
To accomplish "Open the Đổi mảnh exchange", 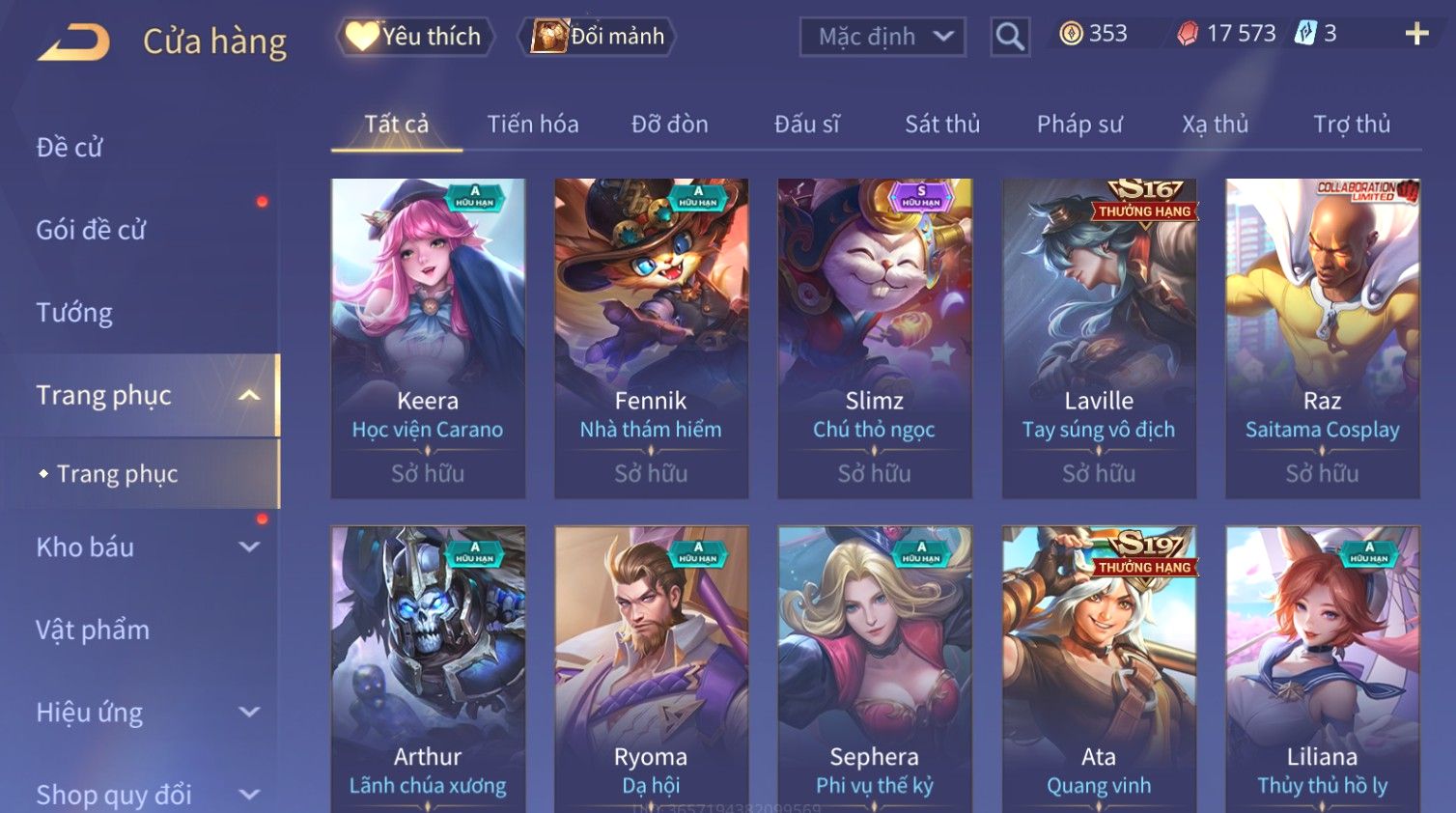I will coord(599,37).
